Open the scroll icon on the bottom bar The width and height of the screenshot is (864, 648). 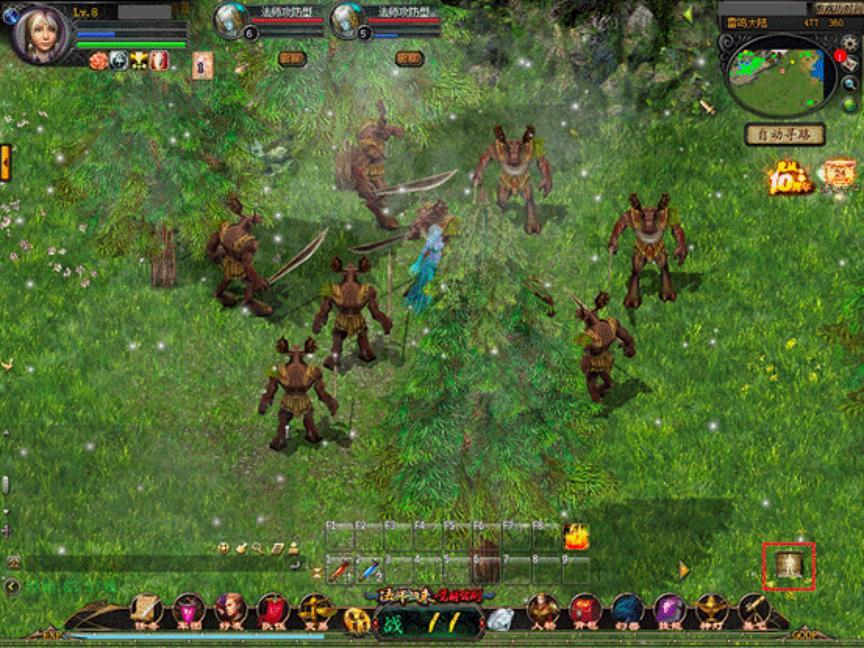(146, 608)
